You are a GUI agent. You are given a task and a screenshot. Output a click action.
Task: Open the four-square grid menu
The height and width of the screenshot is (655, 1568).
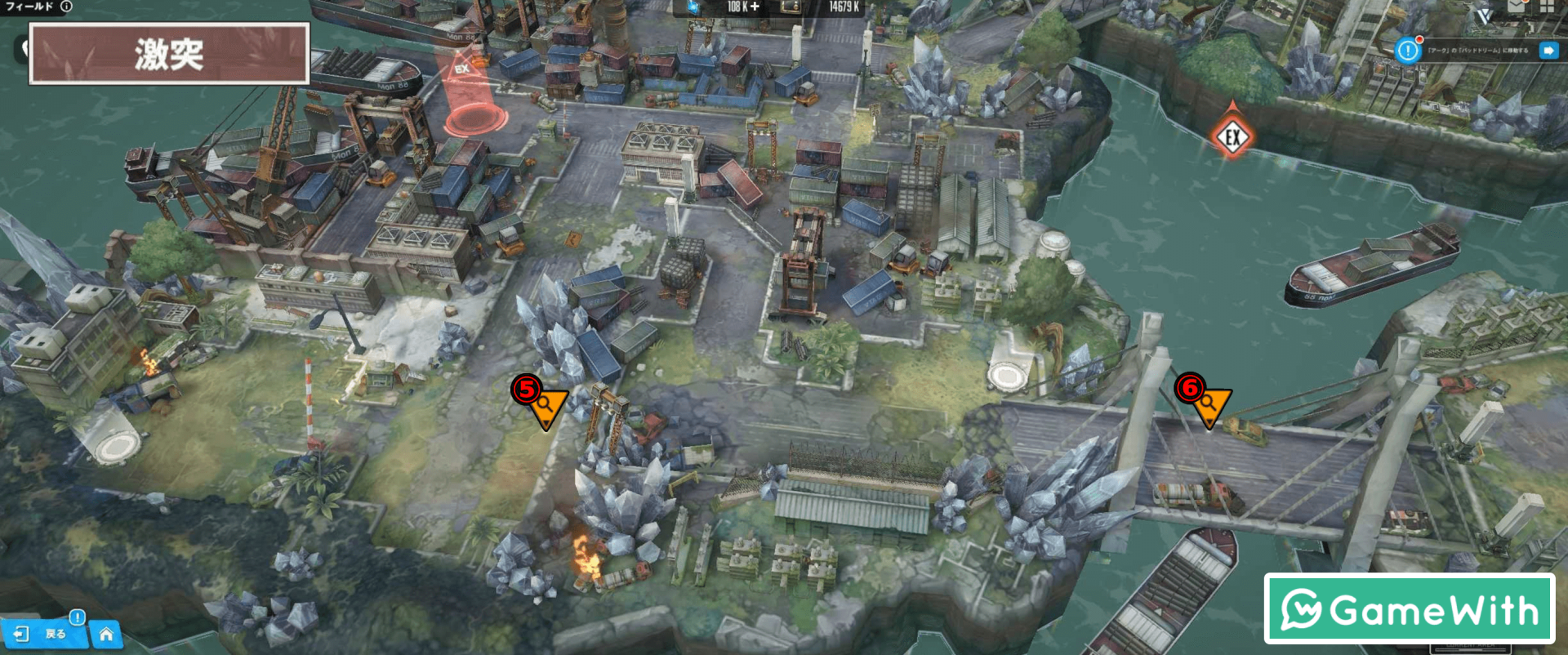point(1548,7)
